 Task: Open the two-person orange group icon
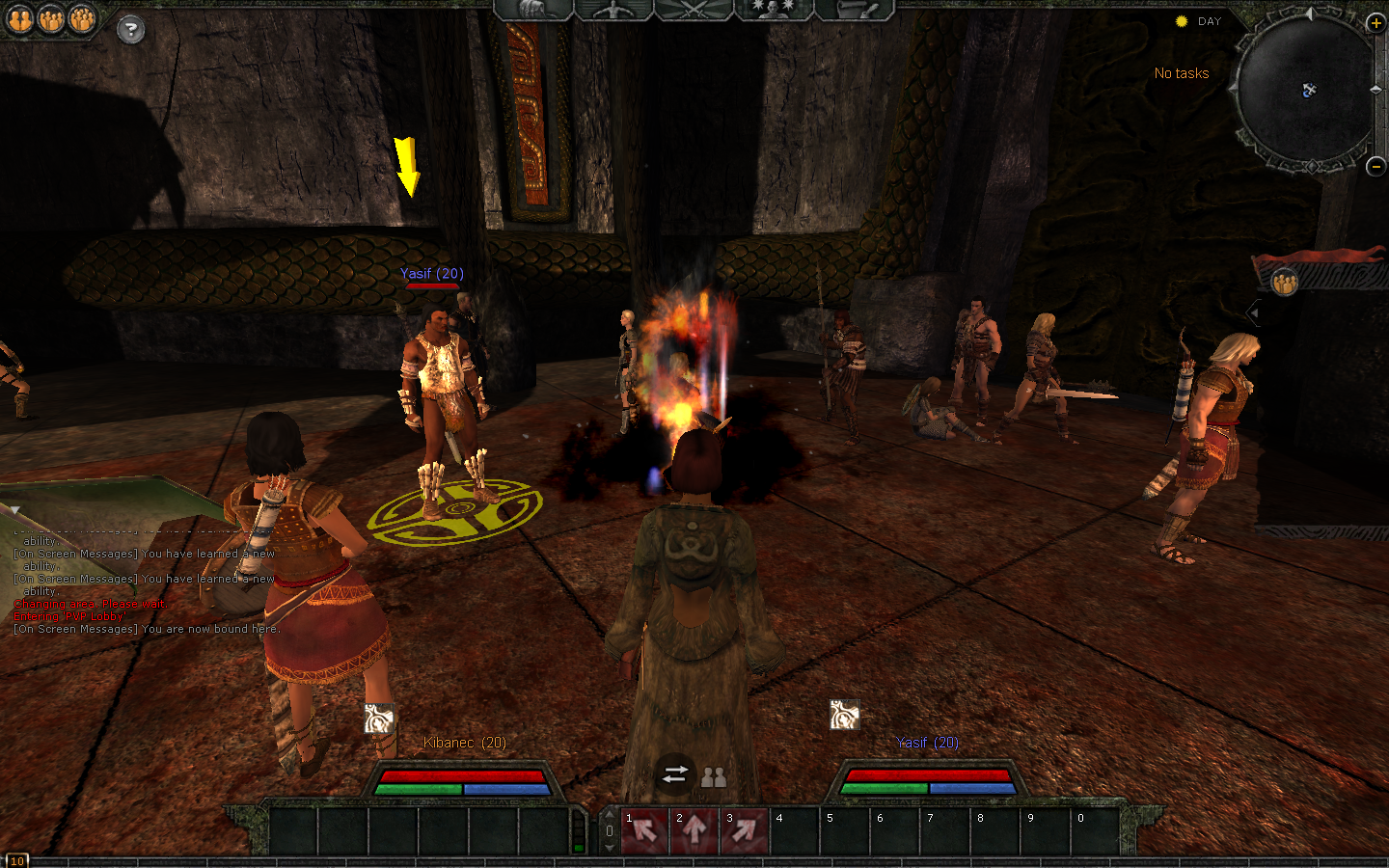click(x=51, y=19)
